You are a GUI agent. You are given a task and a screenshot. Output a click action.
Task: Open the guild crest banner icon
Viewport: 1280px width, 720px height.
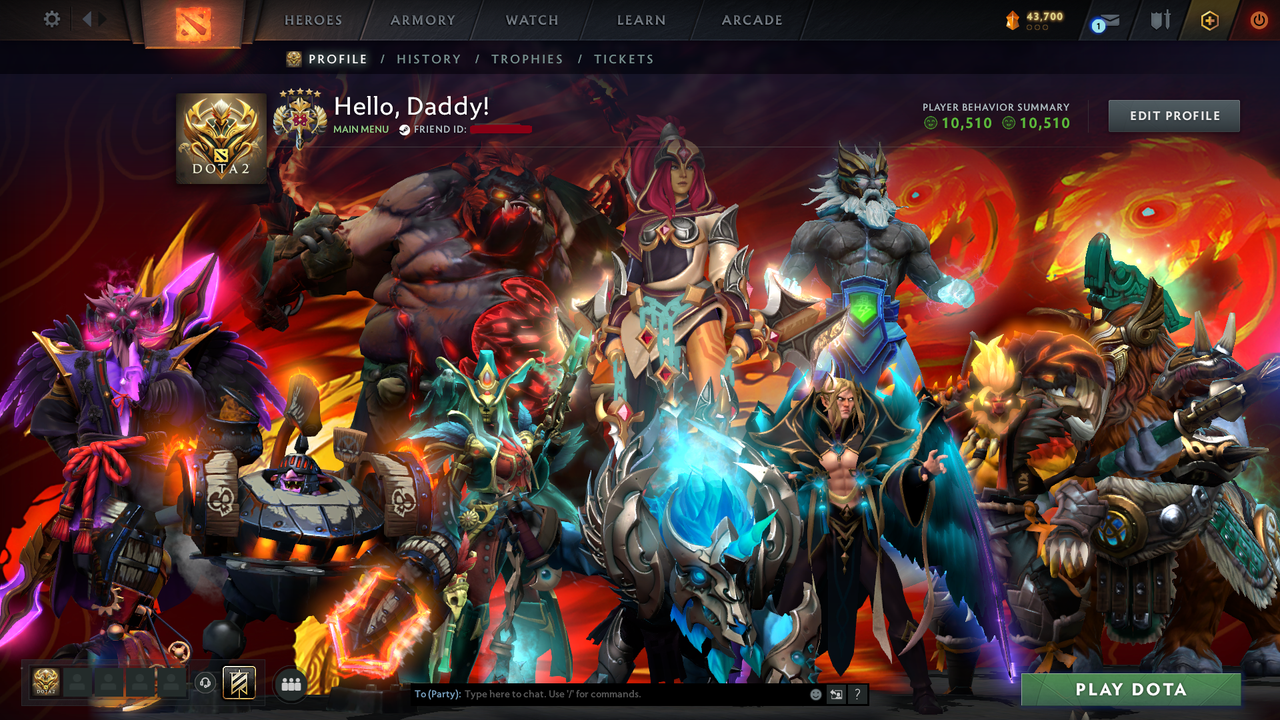pos(237,683)
